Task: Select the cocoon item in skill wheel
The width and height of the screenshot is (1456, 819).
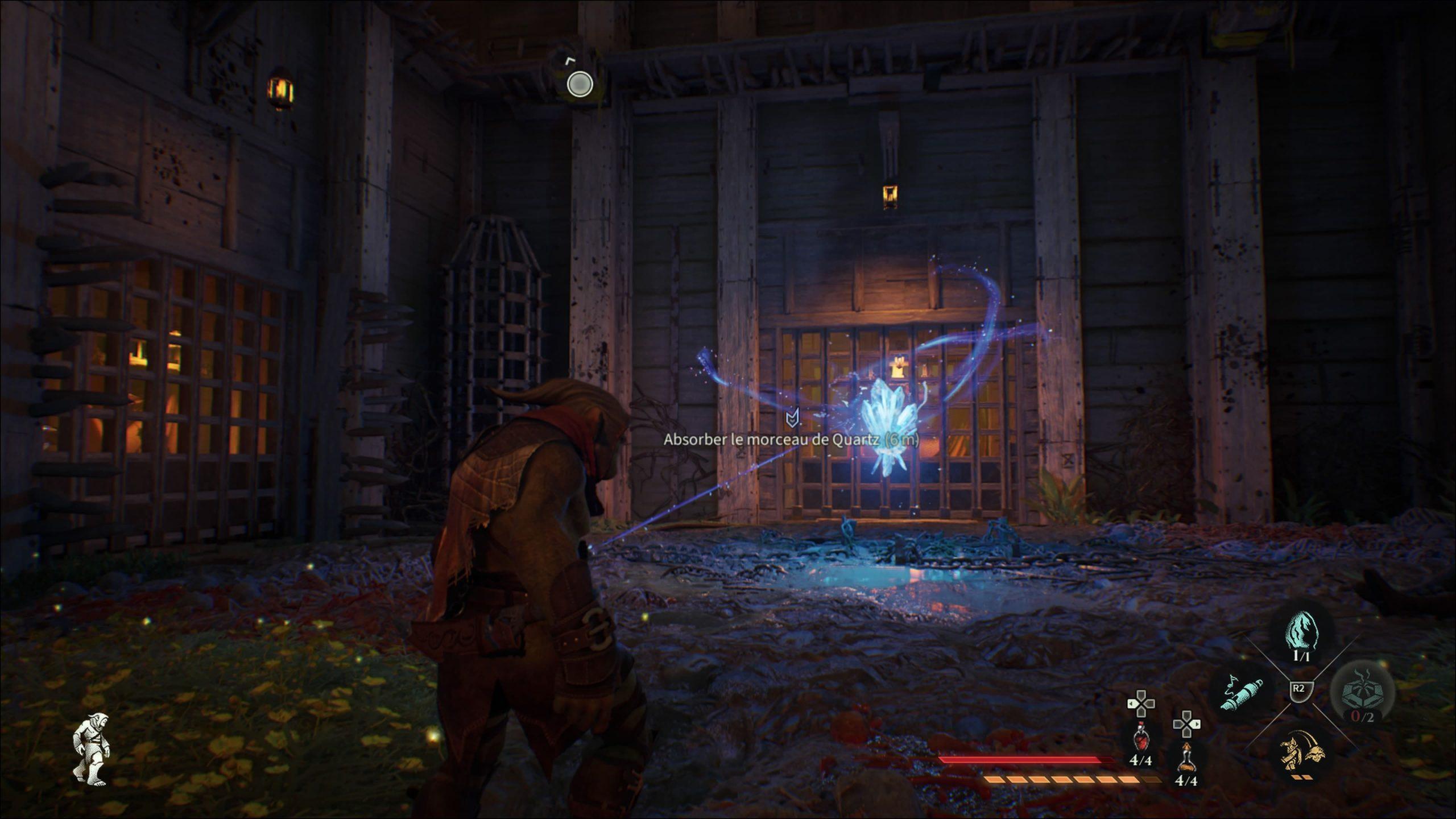Action: [x=1302, y=632]
